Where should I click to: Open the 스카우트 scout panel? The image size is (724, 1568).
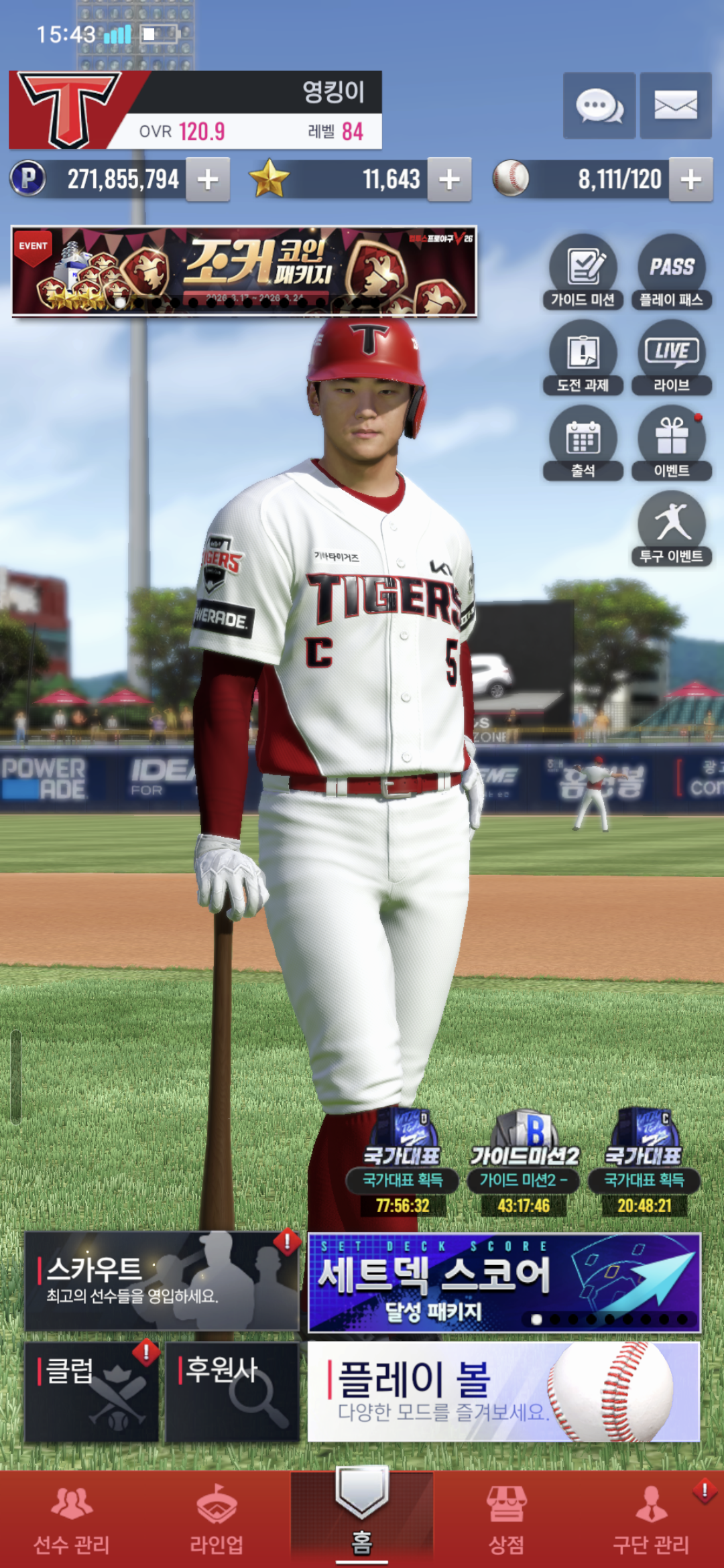tap(162, 1281)
